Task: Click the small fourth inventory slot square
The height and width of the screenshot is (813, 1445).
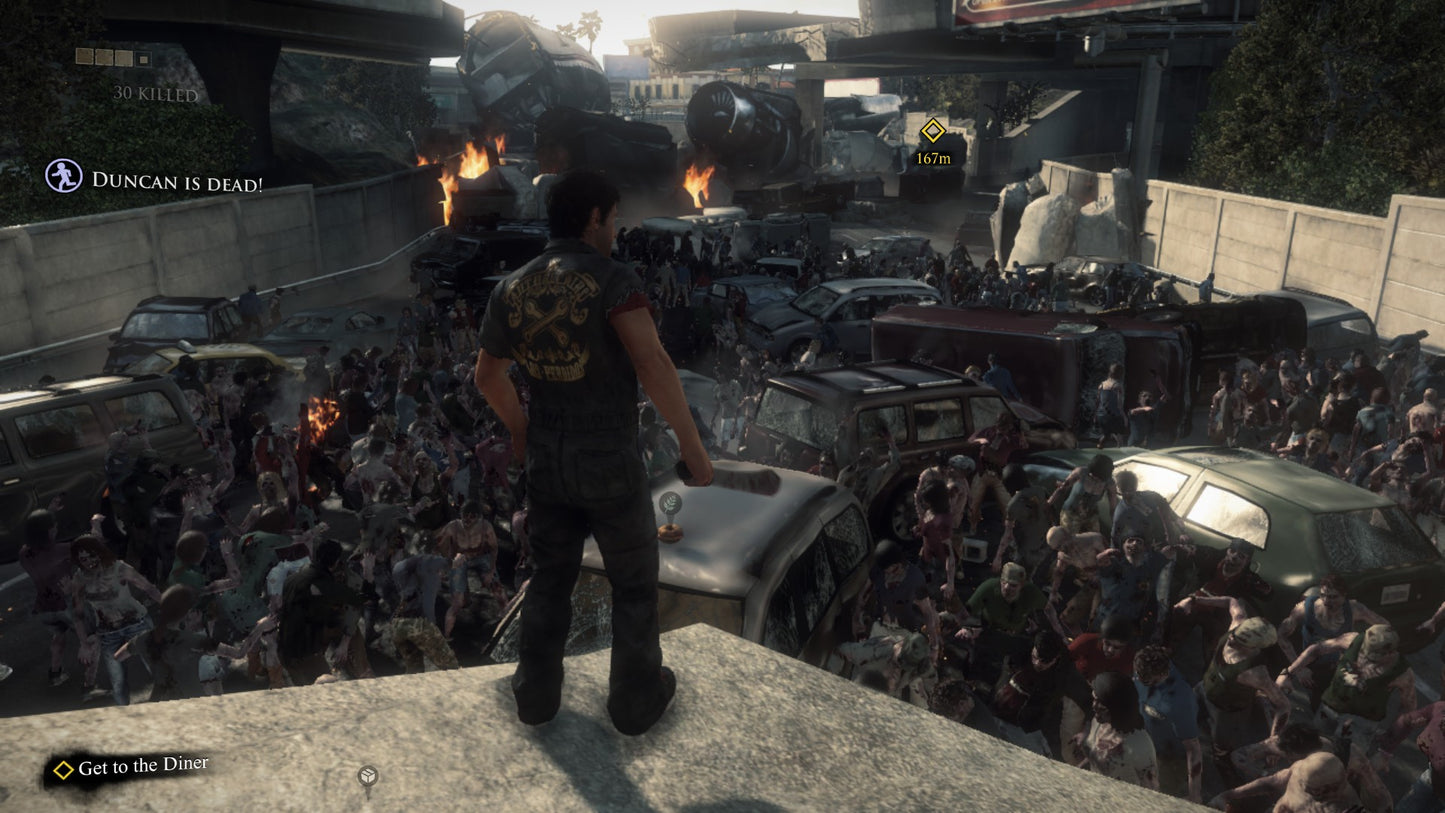Action: click(x=143, y=58)
